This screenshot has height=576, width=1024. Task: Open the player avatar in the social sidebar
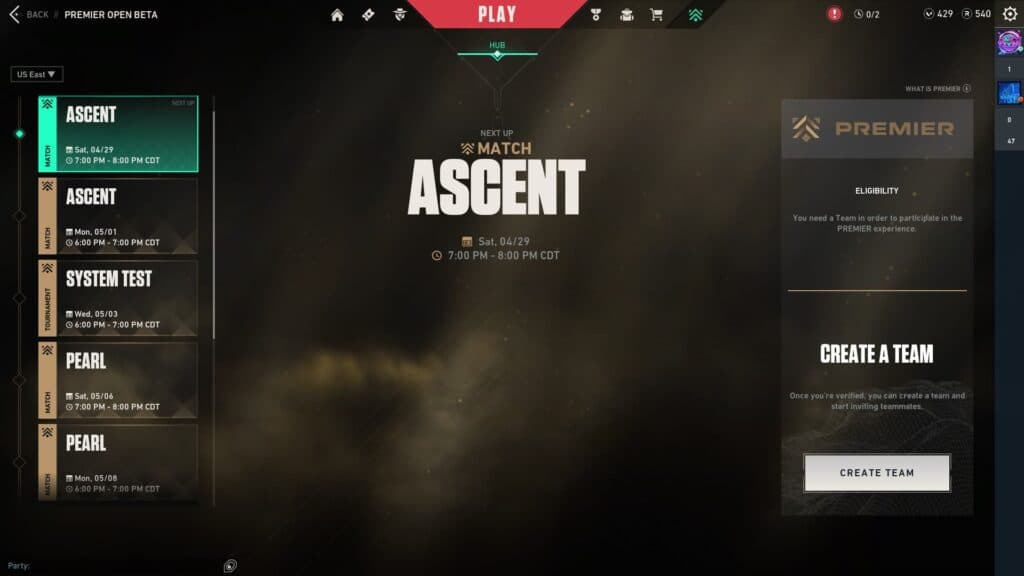1008,42
